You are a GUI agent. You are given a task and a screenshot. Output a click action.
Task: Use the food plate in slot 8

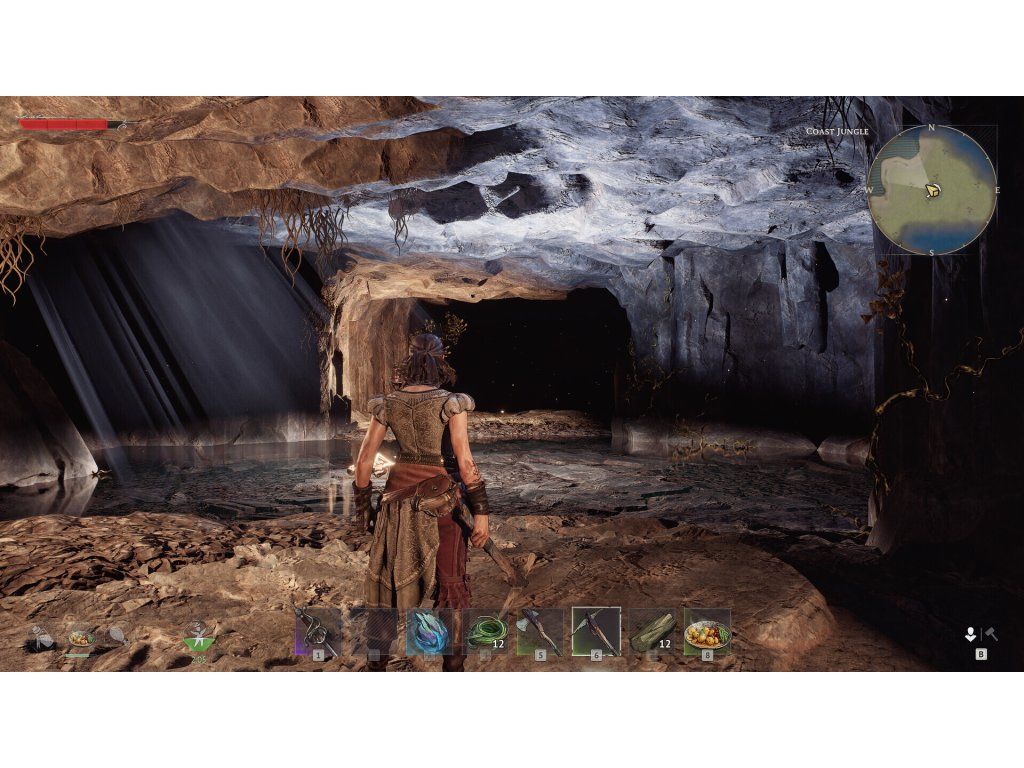(707, 631)
